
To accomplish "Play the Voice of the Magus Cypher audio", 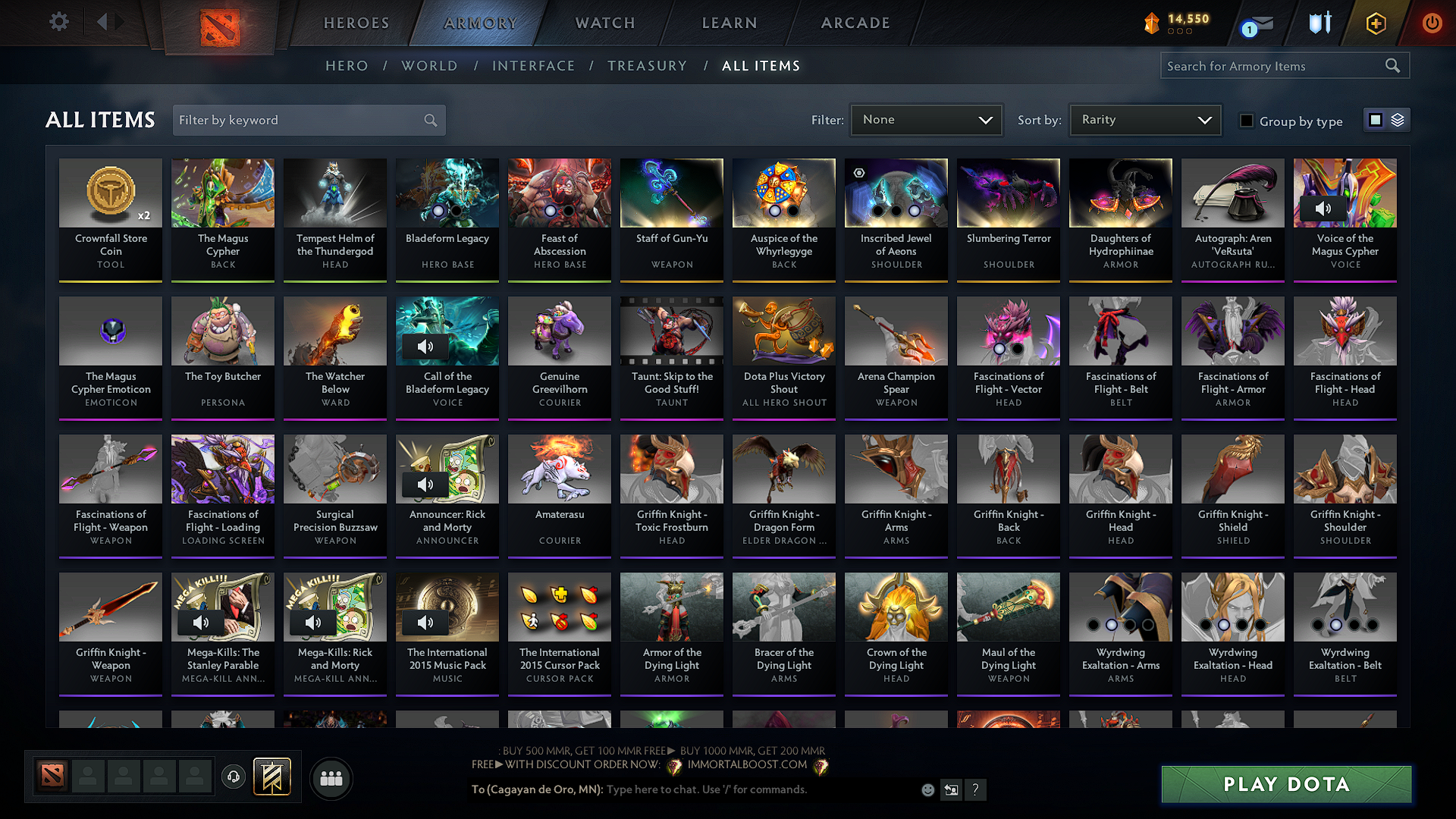I will click(1325, 208).
